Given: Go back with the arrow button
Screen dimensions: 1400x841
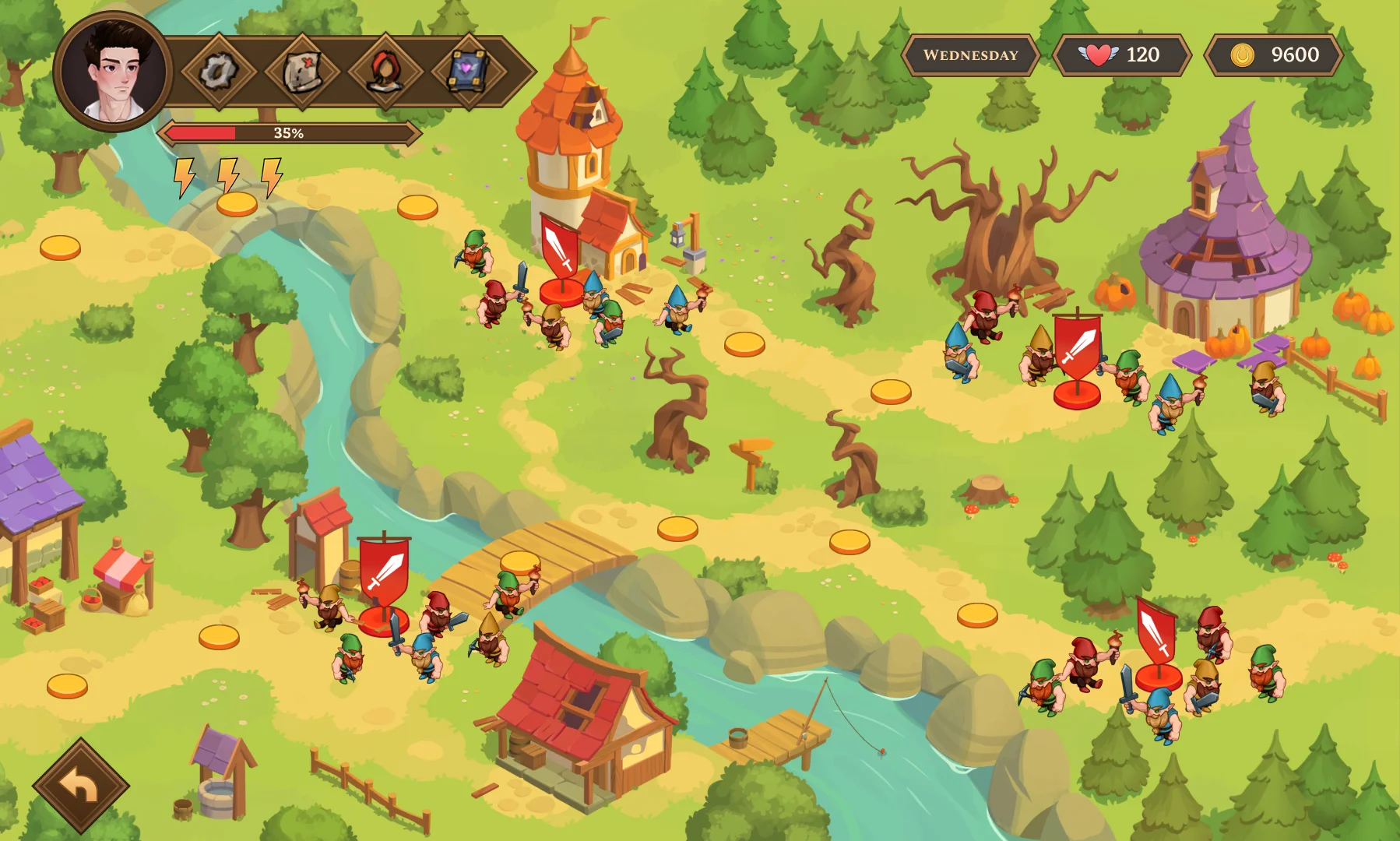Looking at the screenshot, I should pyautogui.click(x=80, y=786).
